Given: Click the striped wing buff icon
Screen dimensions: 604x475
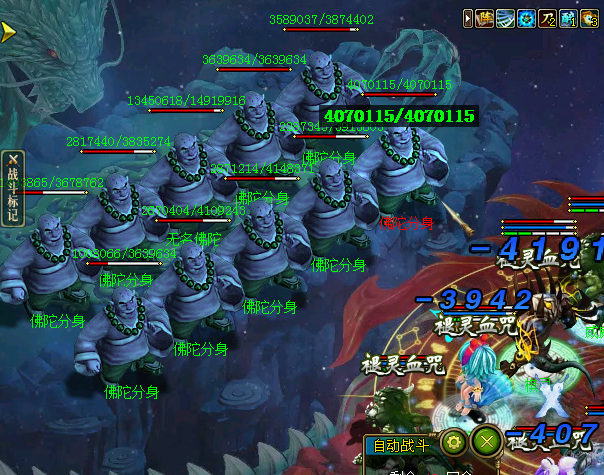Looking at the screenshot, I should coord(507,18).
